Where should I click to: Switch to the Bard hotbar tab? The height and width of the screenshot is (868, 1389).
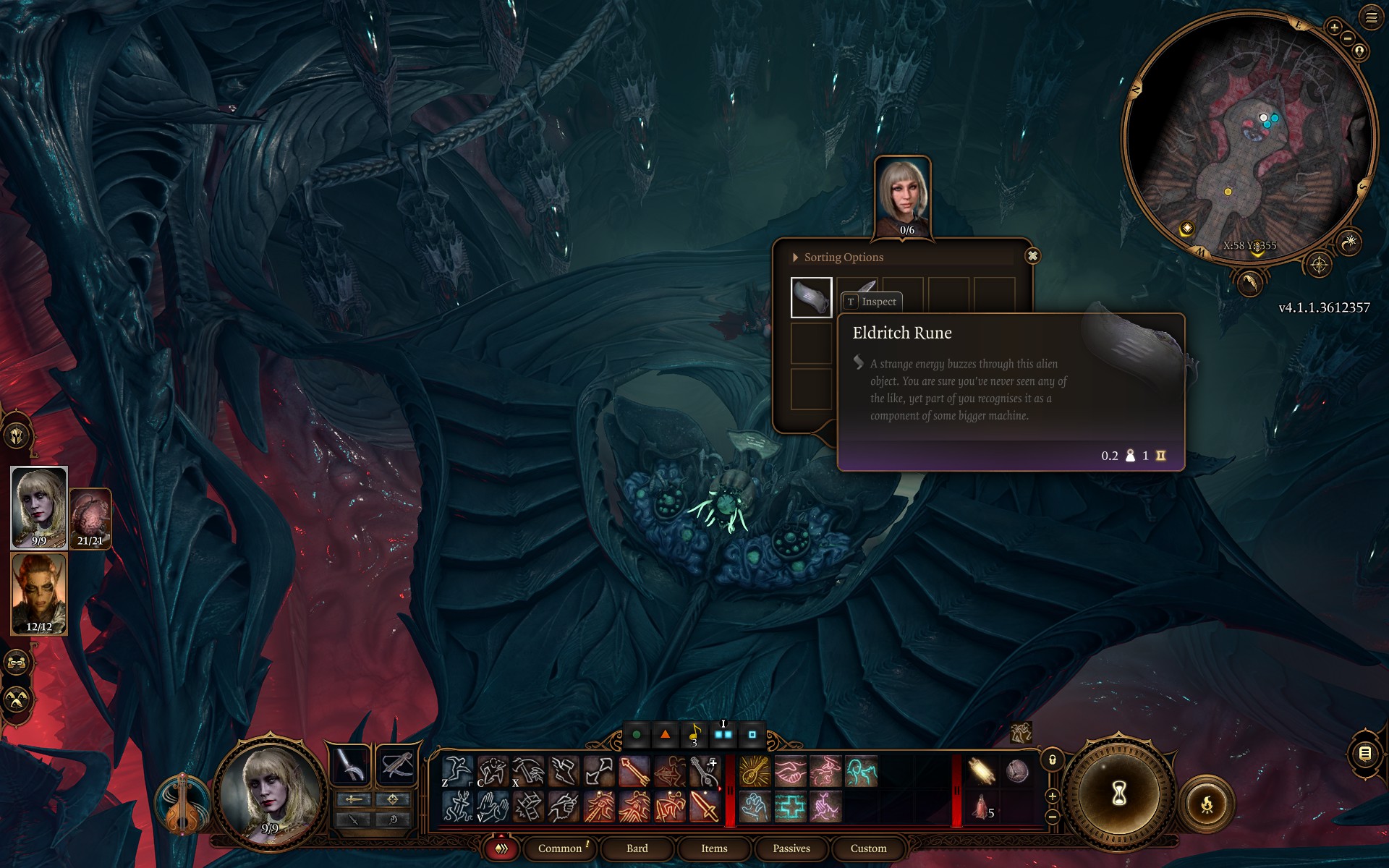(637, 848)
